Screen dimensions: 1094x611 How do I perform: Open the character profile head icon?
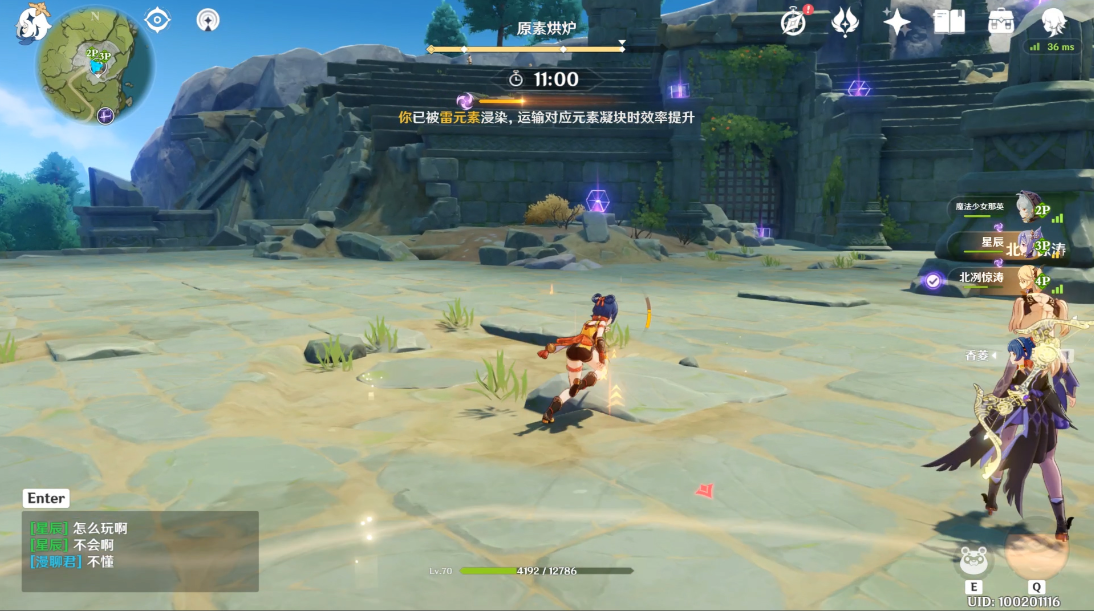tap(1053, 22)
